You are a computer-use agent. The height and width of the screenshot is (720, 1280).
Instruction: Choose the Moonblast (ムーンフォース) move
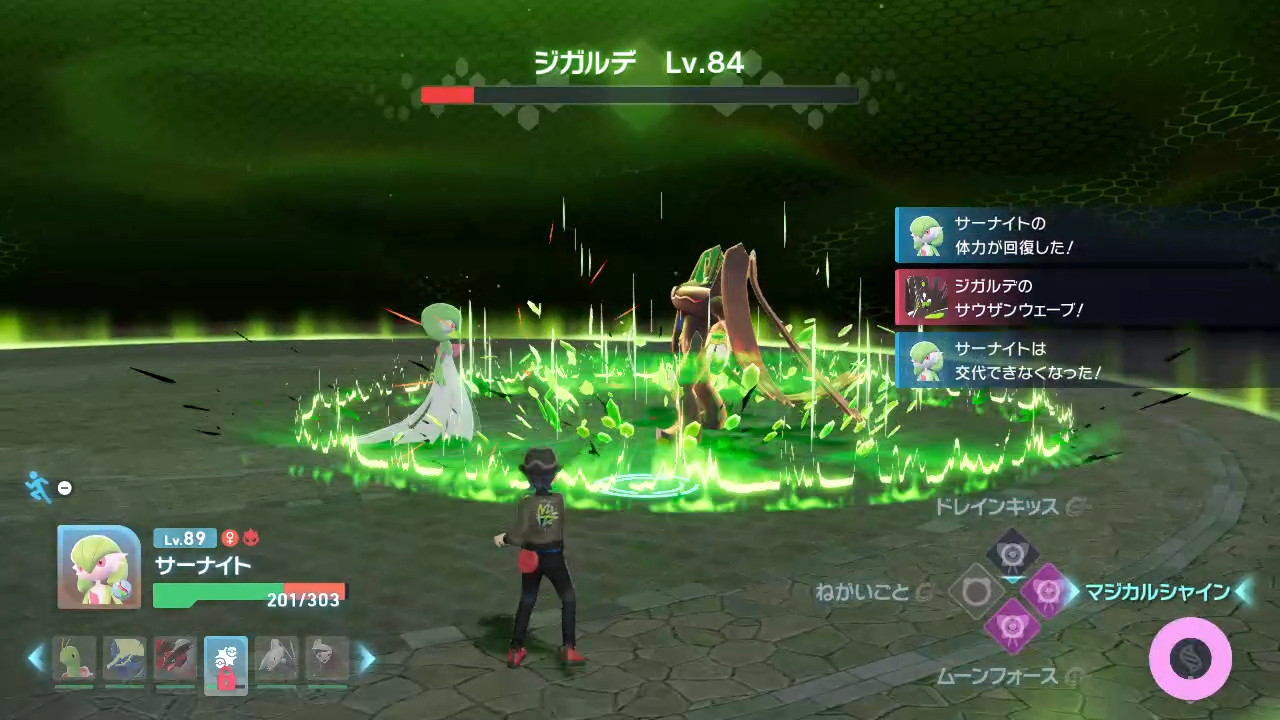coord(1012,626)
